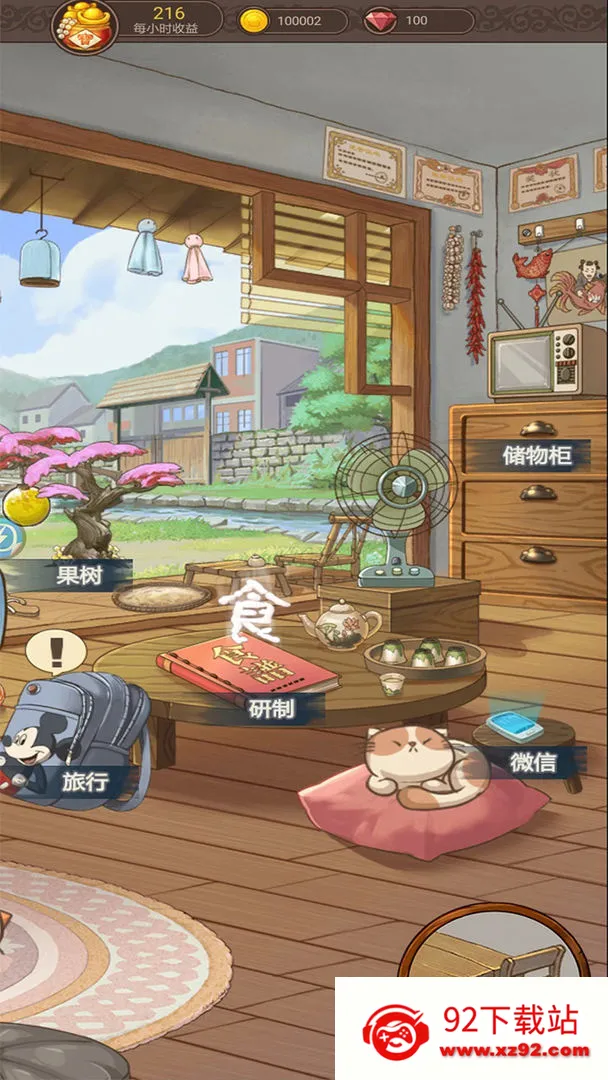This screenshot has height=1080, width=608.
Task: Tap the exclamation mark alert bubble
Action: 56,650
